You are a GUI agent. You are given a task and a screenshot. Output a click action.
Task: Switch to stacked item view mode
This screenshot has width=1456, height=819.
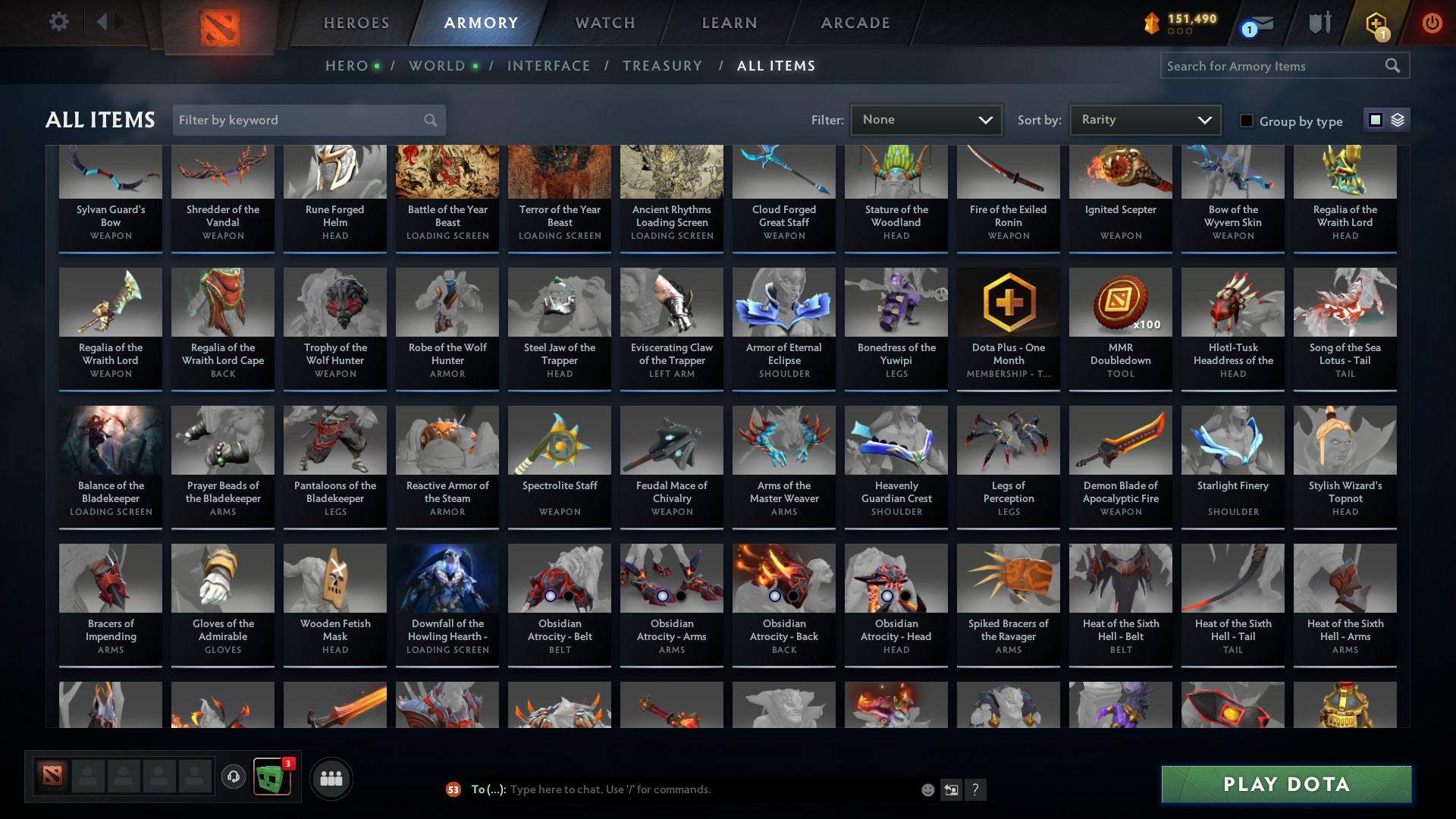(x=1398, y=120)
